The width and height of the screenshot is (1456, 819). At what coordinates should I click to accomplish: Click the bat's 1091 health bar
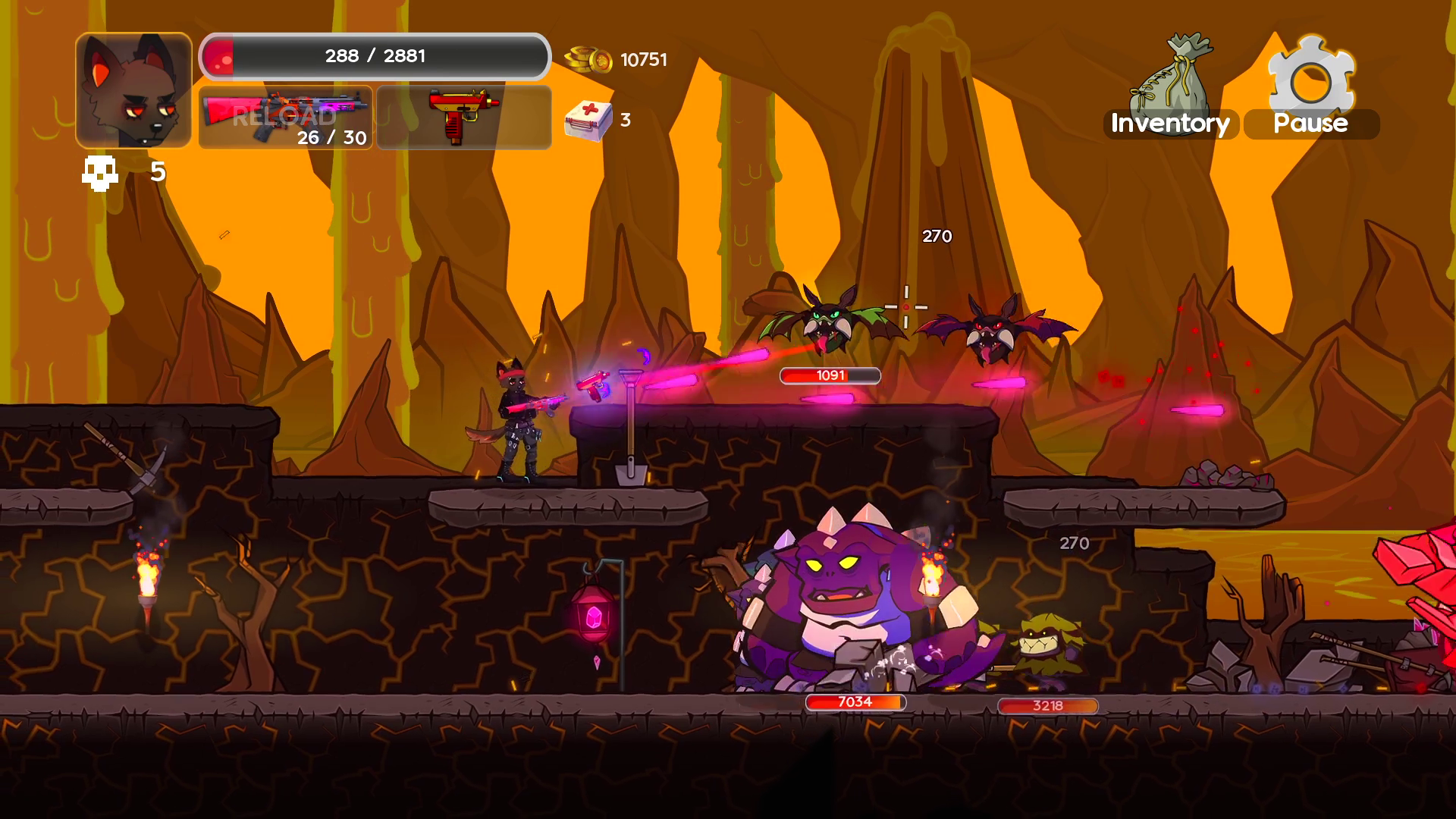[830, 375]
